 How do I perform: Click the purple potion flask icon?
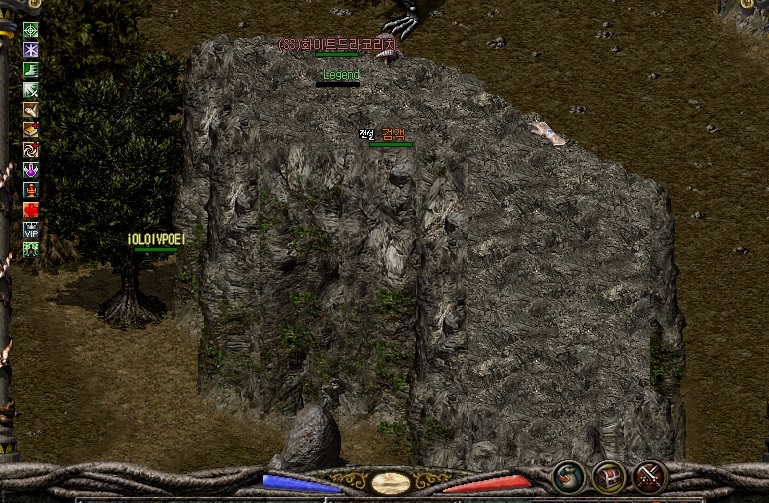coord(31,170)
